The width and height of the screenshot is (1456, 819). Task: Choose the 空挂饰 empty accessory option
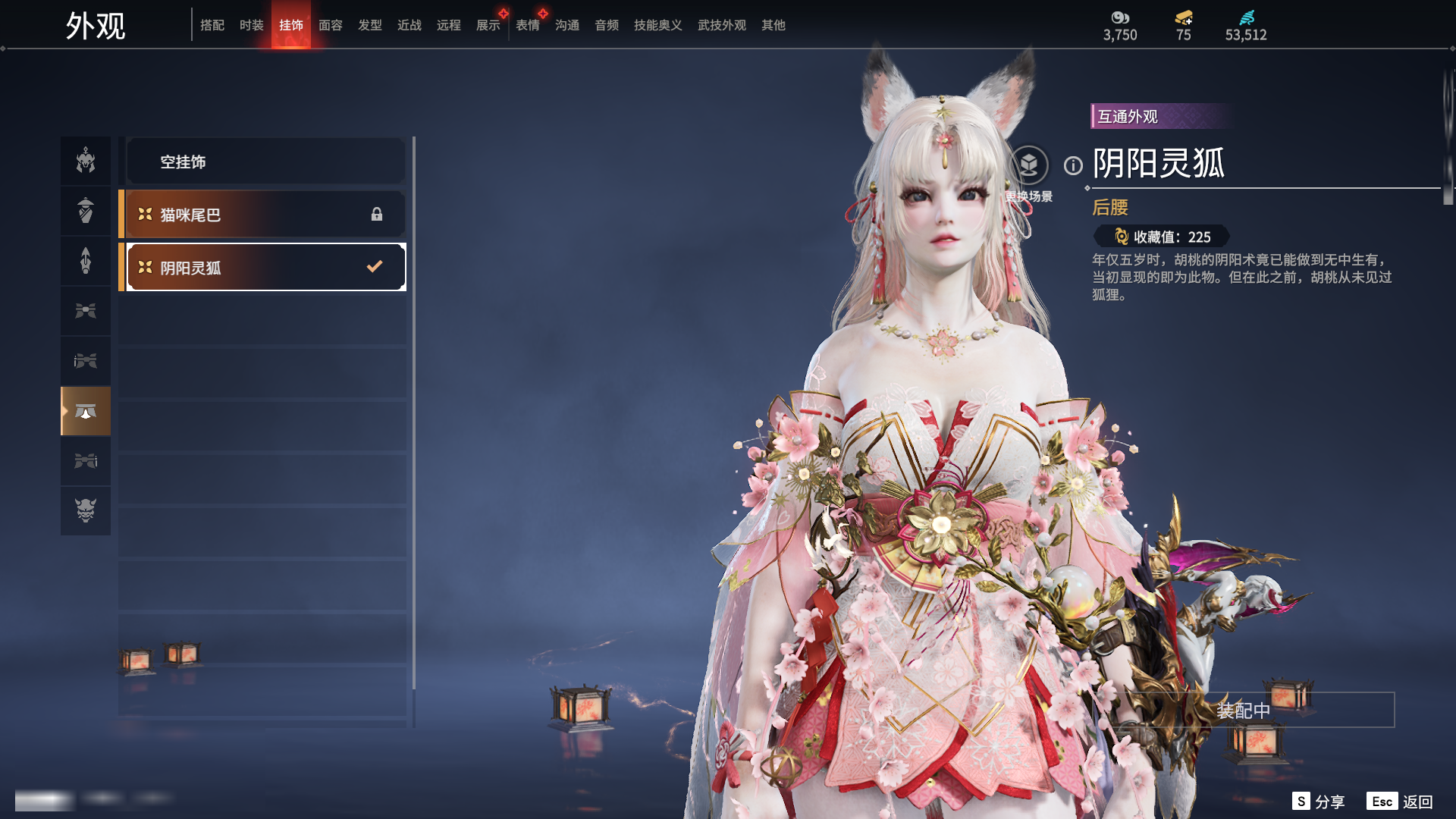[x=265, y=162]
